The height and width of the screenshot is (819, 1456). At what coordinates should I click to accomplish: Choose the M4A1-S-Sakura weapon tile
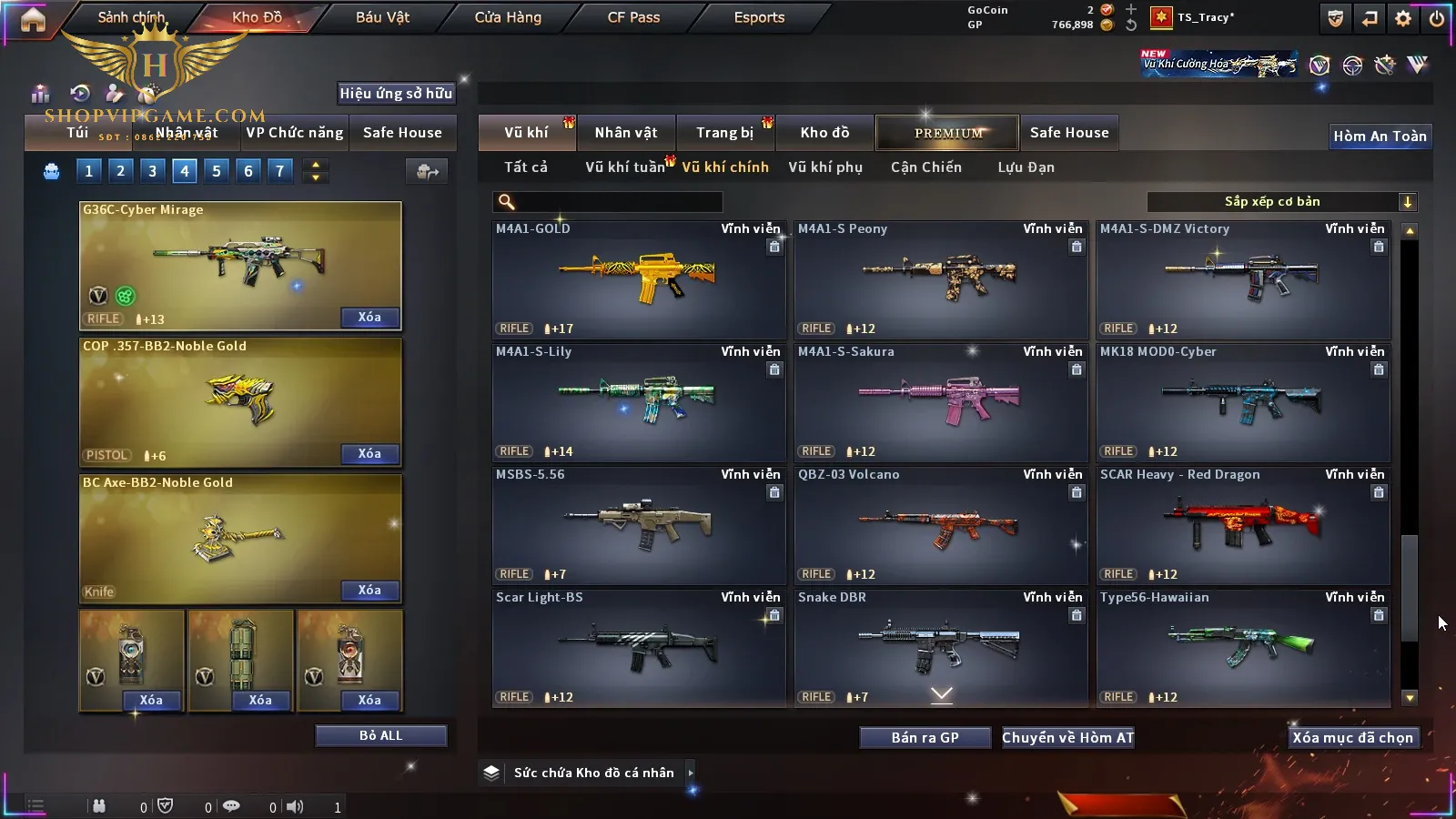click(941, 402)
